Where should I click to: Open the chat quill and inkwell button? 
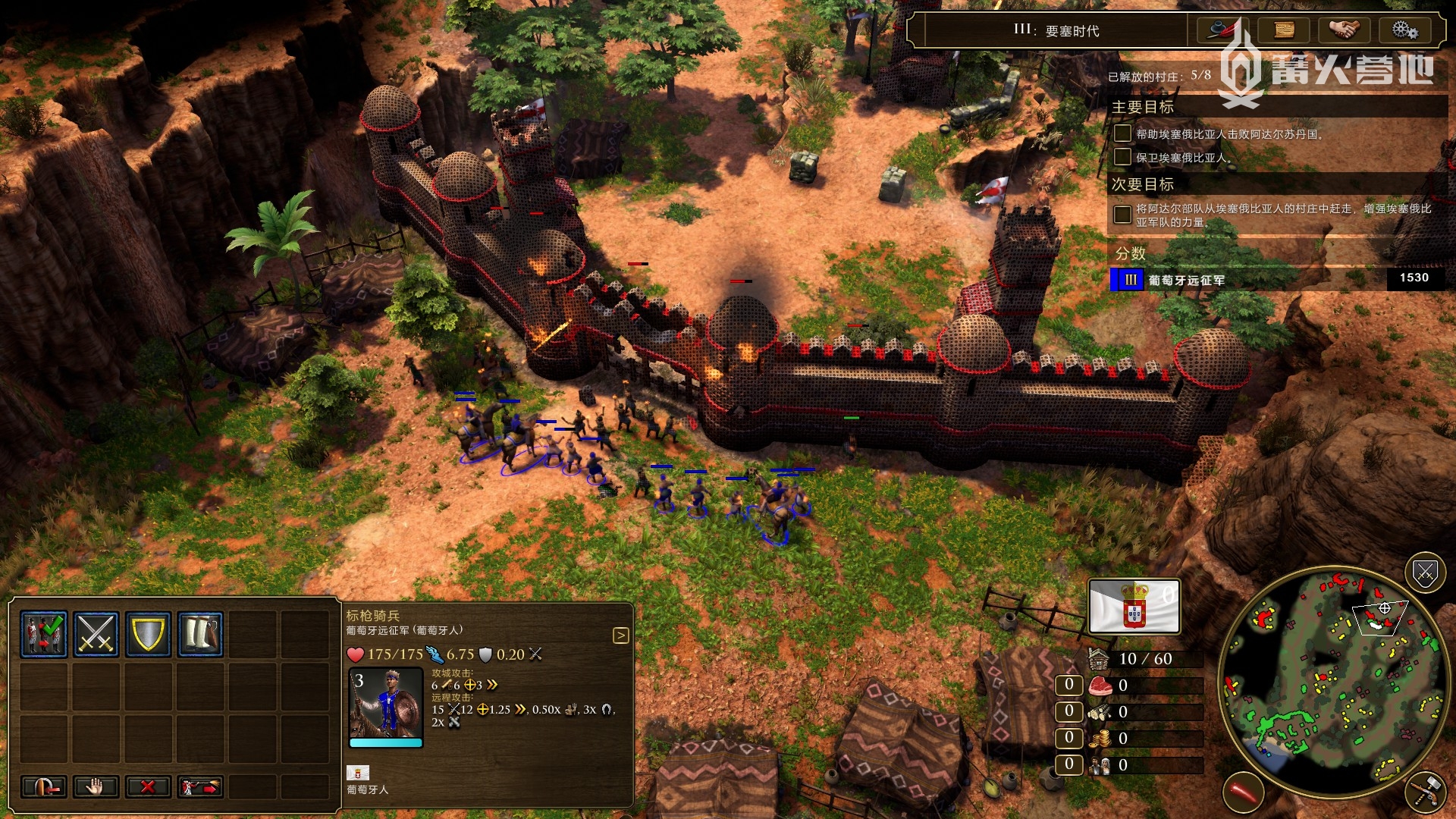tap(1222, 30)
